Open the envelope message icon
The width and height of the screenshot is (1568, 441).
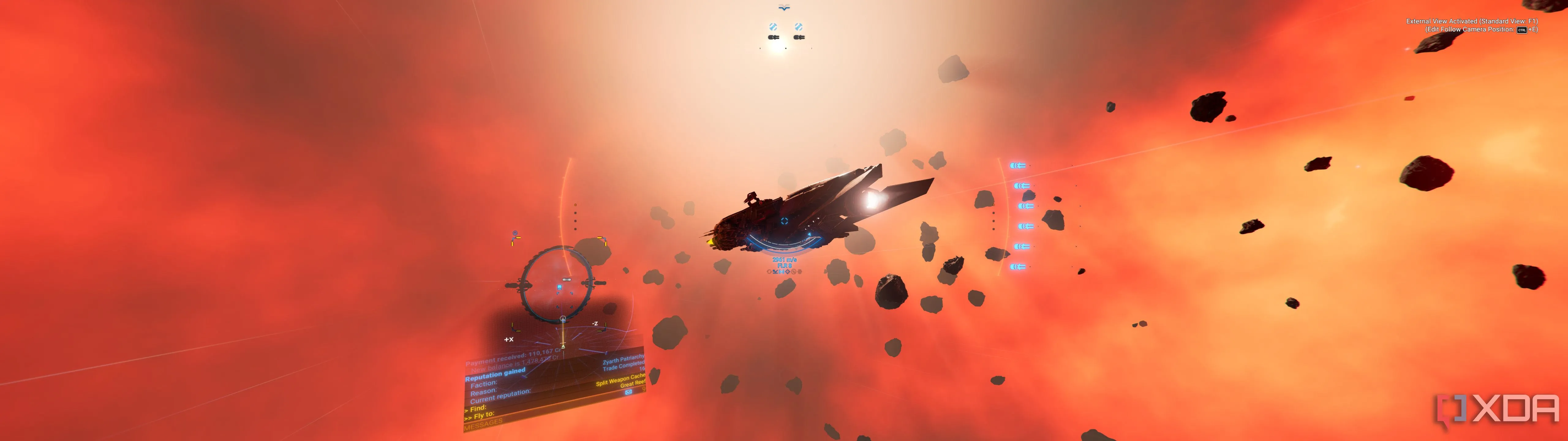click(628, 392)
